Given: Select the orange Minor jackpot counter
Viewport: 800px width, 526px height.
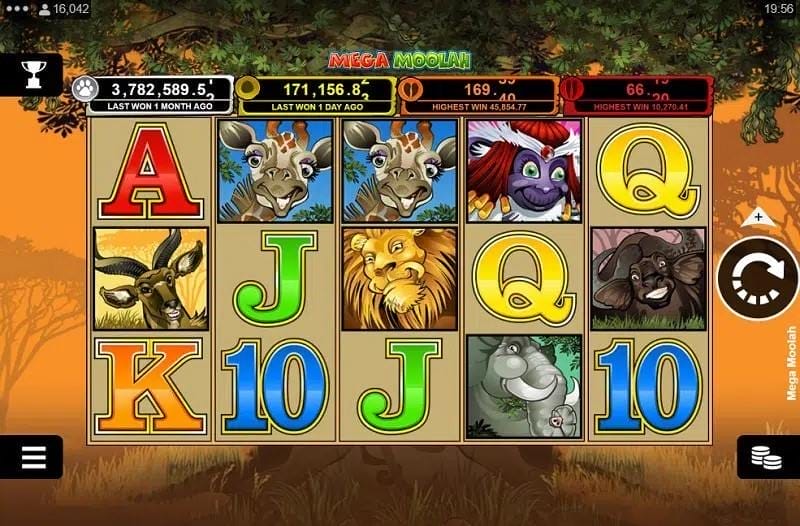Looking at the screenshot, I should pyautogui.click(x=477, y=96).
